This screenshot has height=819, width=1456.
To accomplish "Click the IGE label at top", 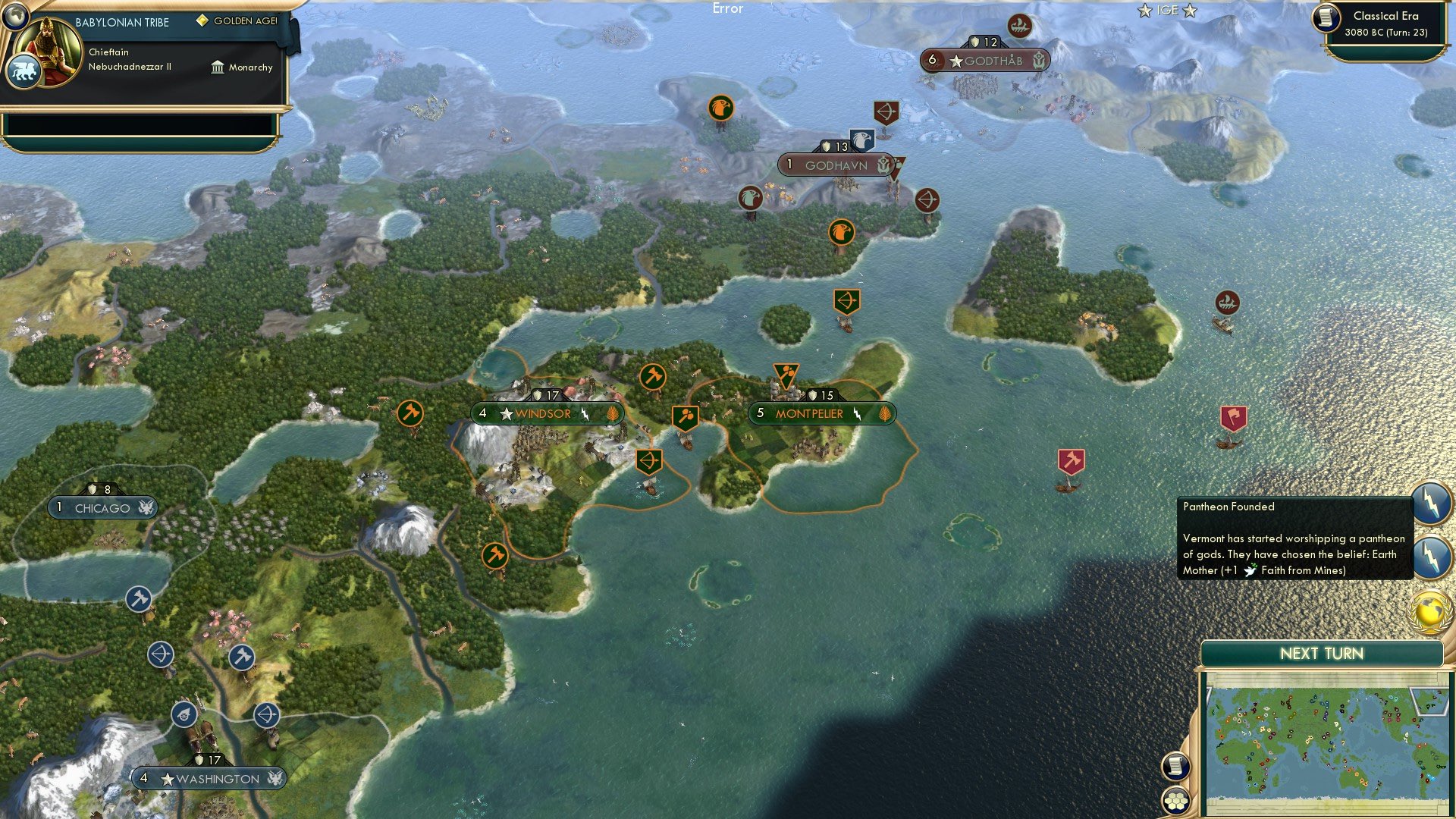I will (x=1166, y=11).
